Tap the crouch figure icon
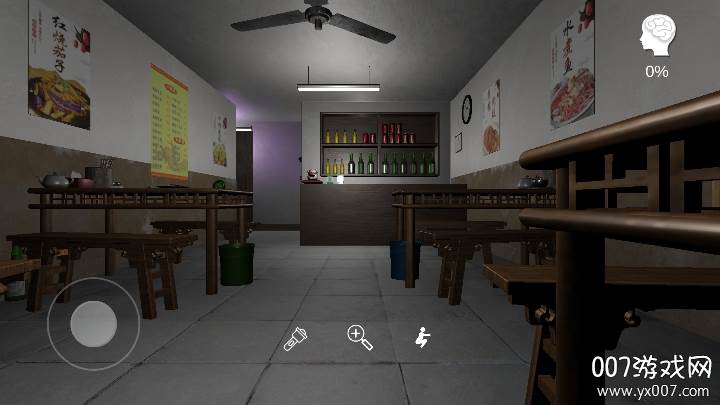Viewport: 720px width, 405px height. pos(423,338)
